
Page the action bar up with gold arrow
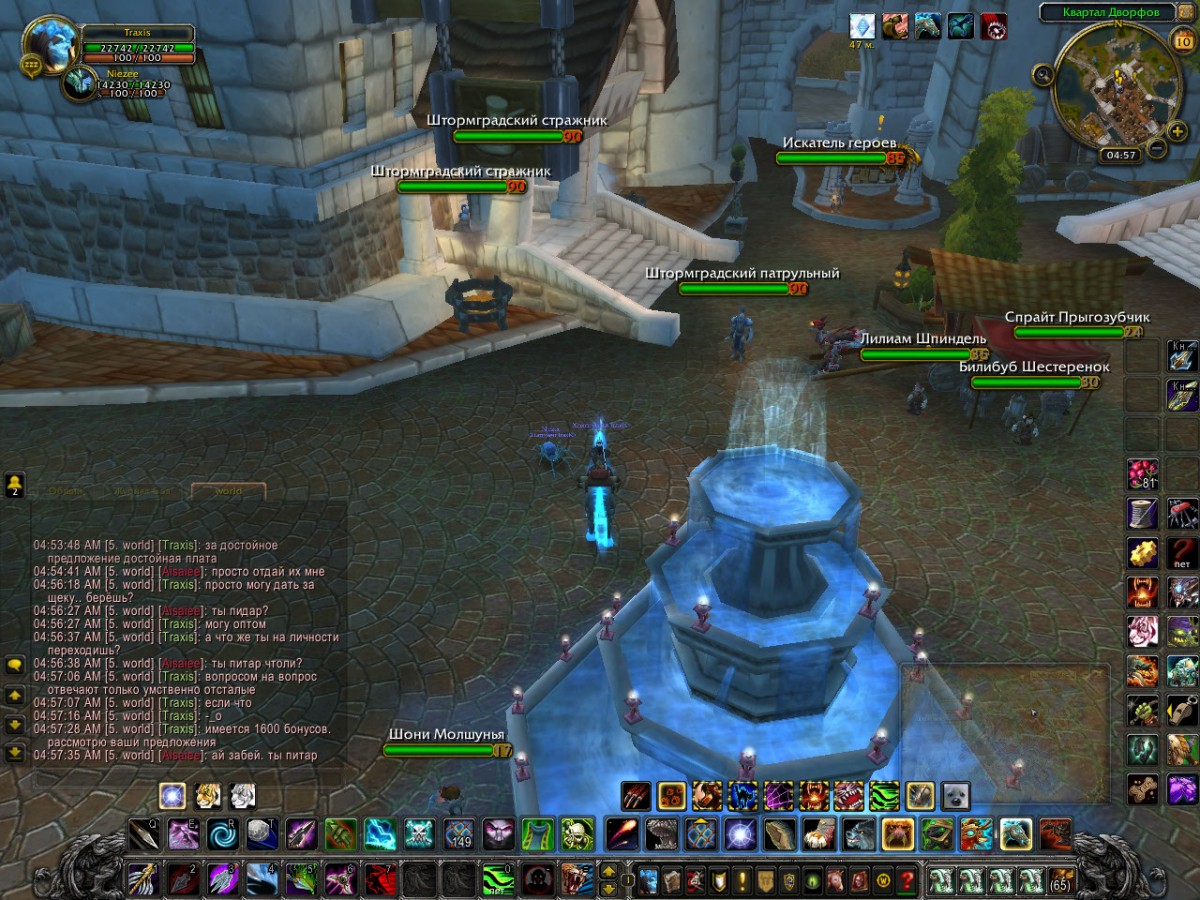(x=607, y=871)
